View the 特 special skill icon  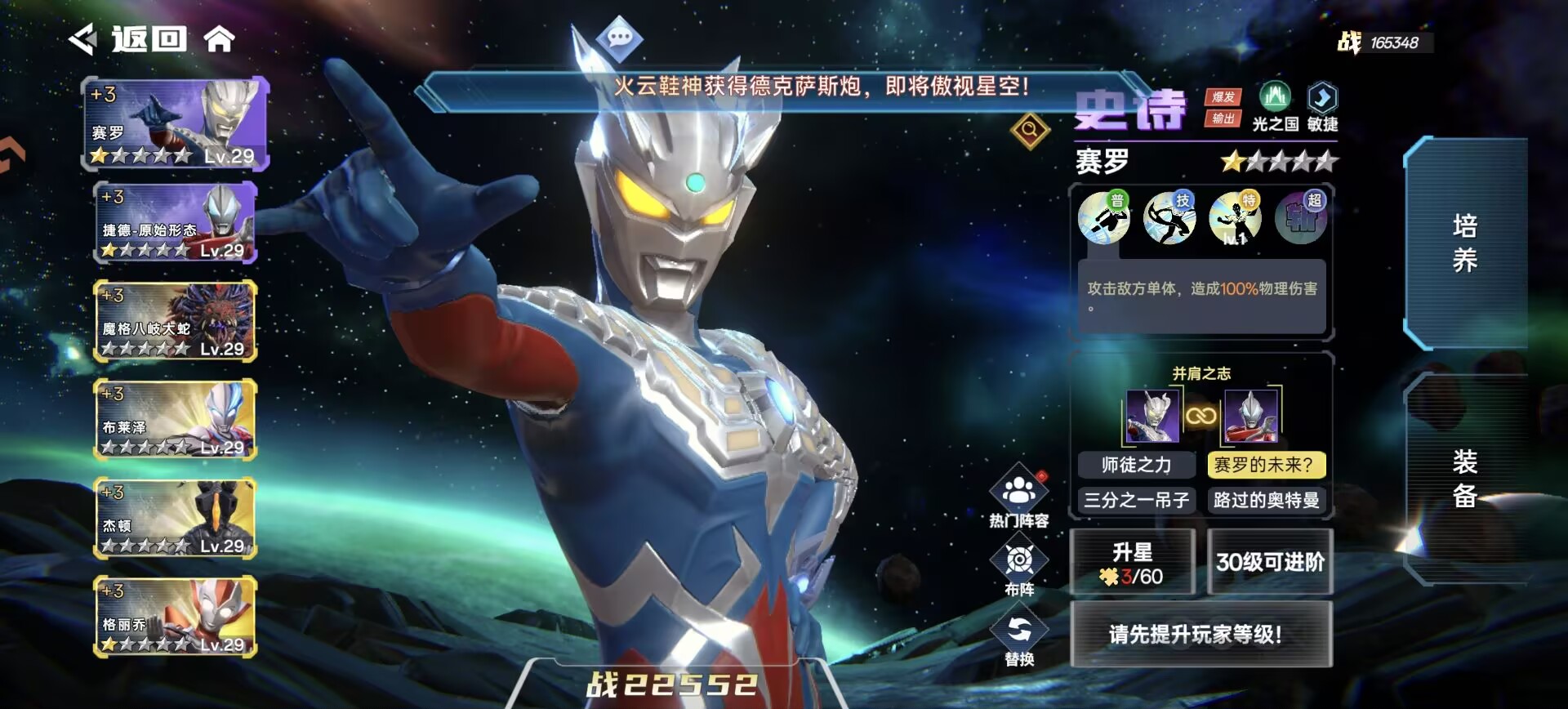point(1235,218)
